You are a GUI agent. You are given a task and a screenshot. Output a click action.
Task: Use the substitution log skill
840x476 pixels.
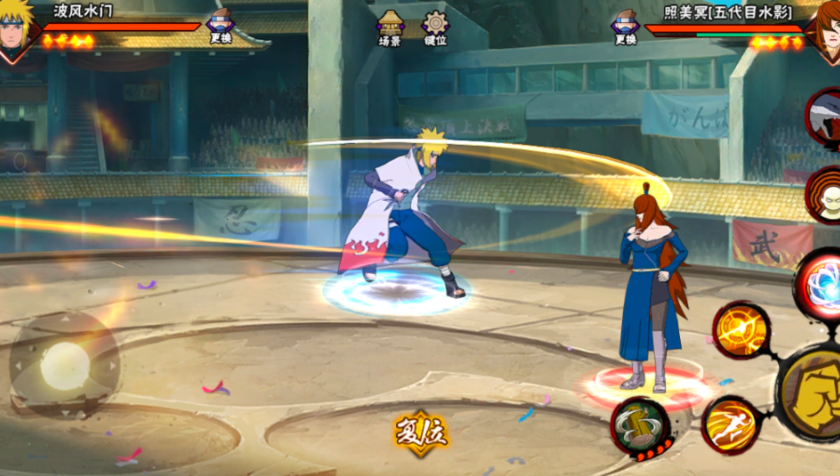(640, 427)
